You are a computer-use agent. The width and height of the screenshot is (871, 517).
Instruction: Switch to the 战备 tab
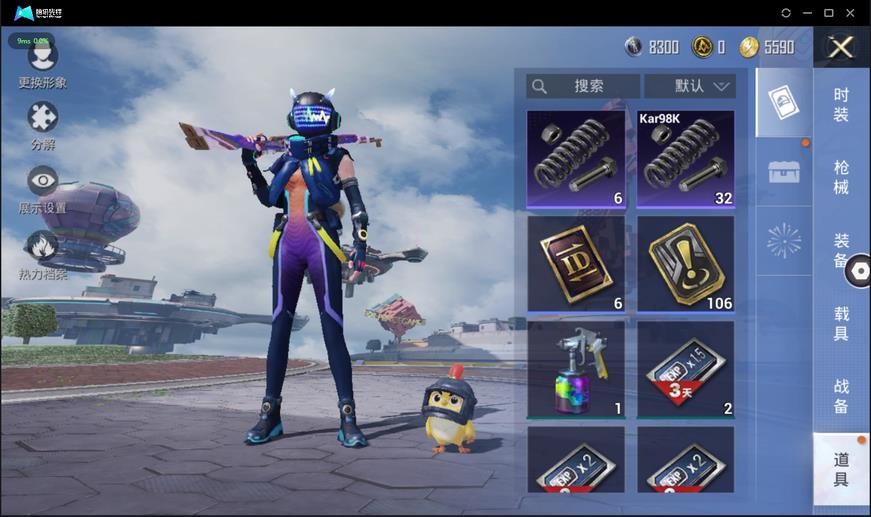(x=841, y=396)
